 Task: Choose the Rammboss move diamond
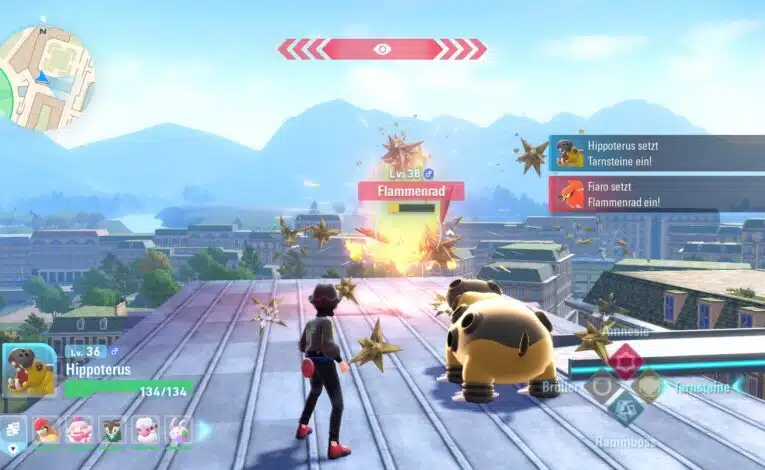coord(626,407)
